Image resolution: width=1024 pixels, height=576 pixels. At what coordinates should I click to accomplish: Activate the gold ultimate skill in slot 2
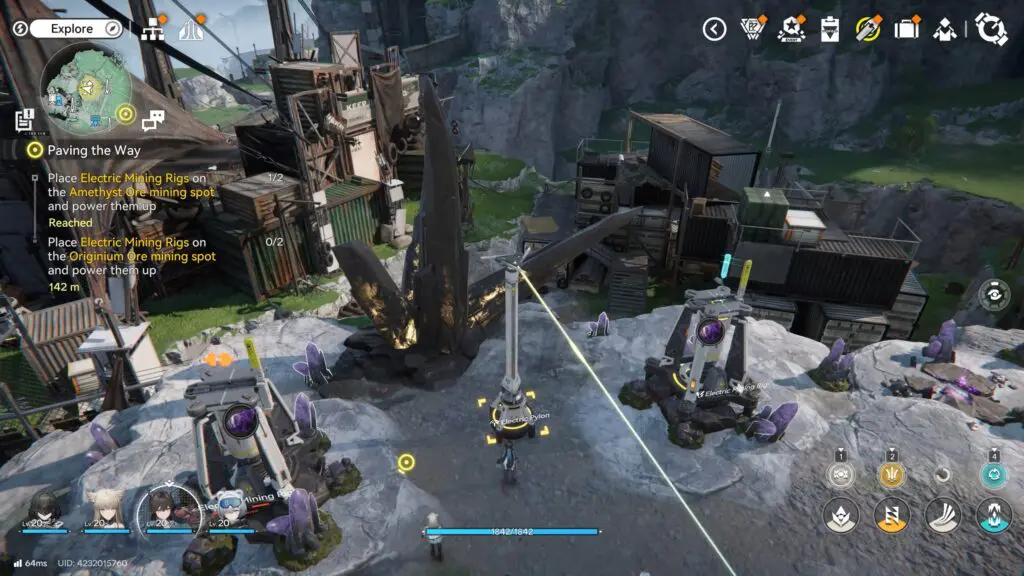(892, 474)
